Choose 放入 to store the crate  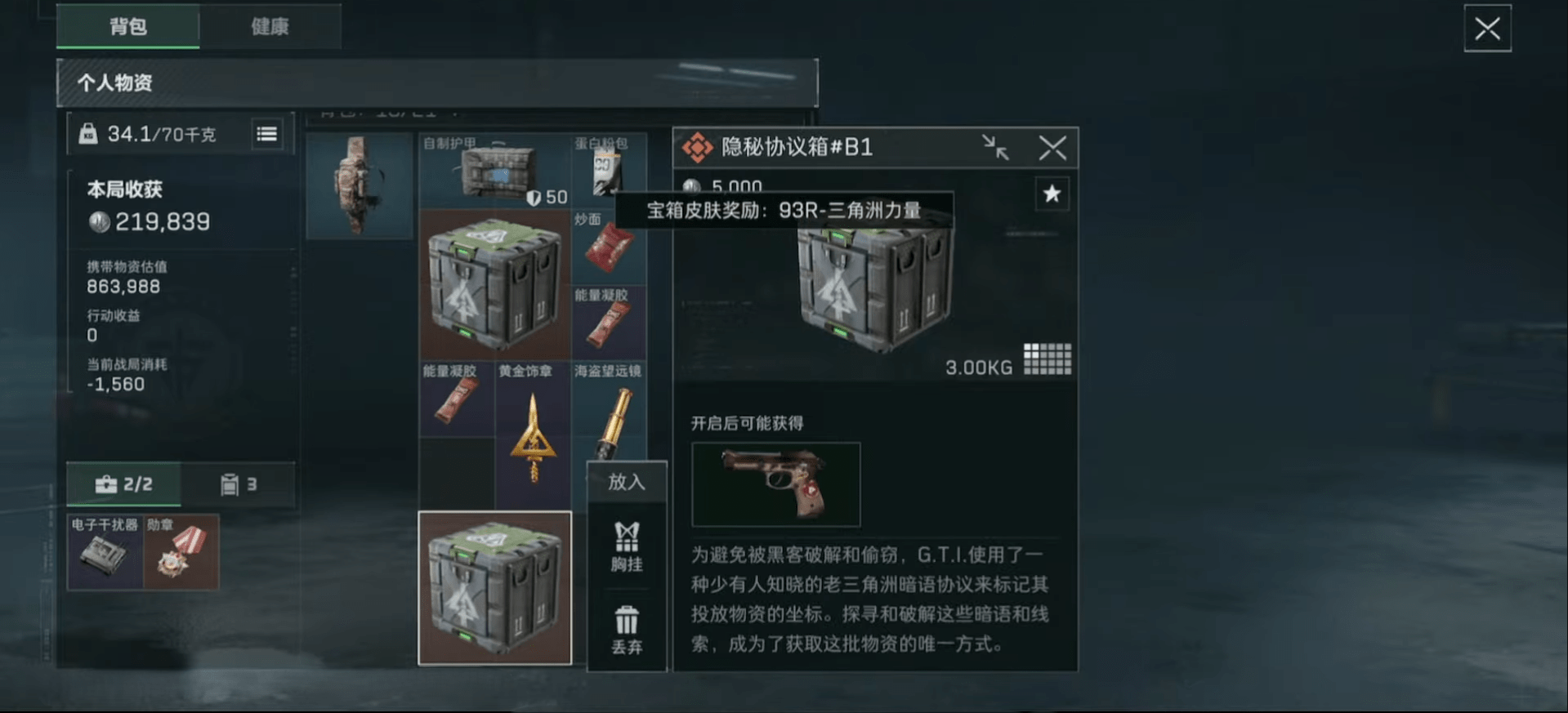coord(626,482)
